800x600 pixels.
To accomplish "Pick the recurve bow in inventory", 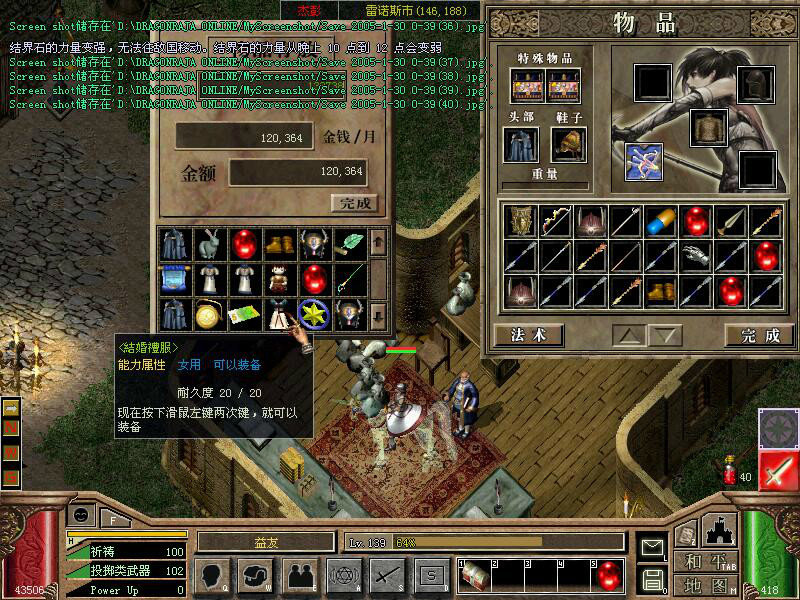I will [555, 221].
